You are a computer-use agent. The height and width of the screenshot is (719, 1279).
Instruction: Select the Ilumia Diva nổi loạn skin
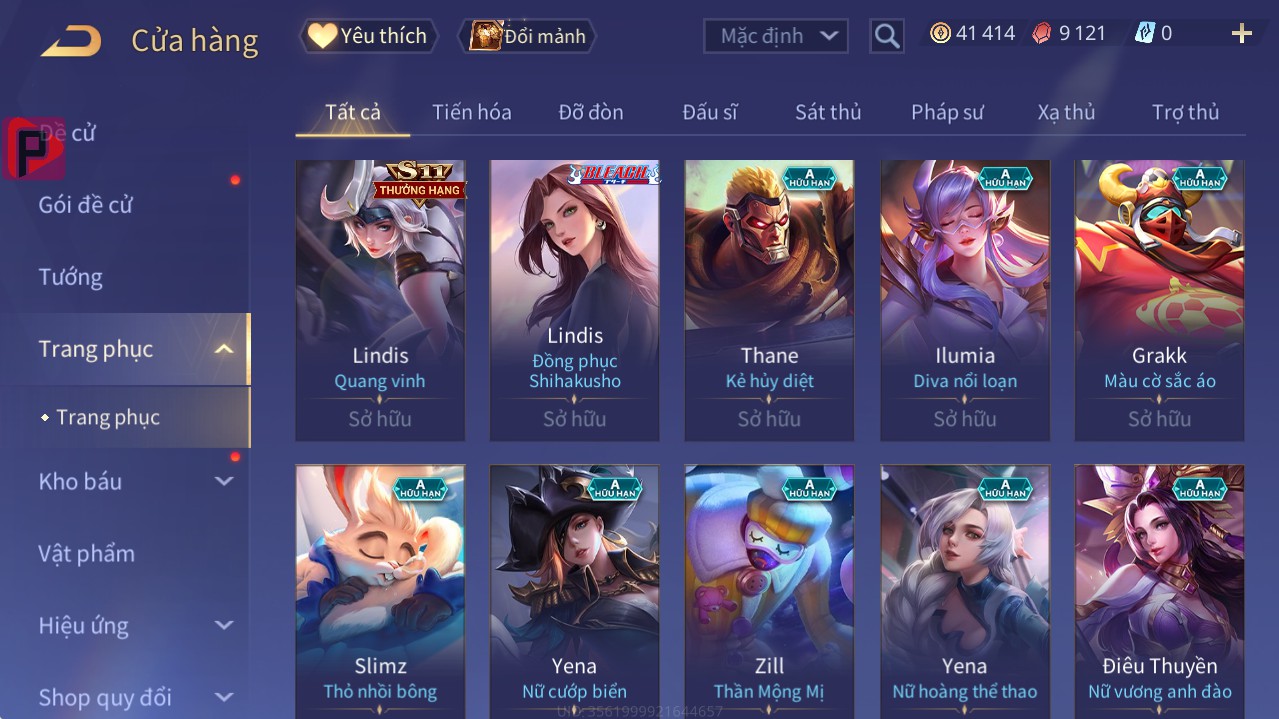coord(965,300)
